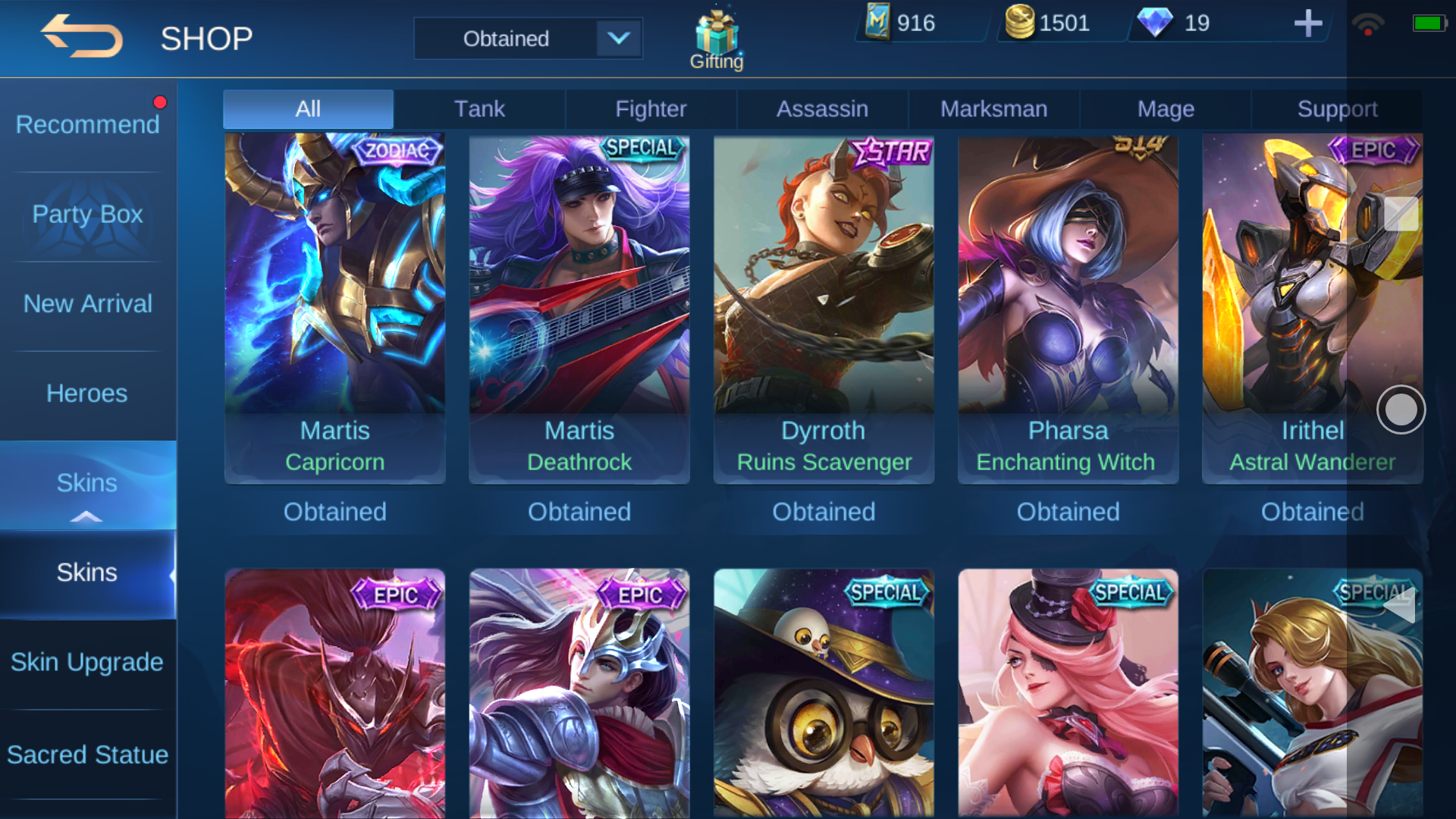This screenshot has width=1456, height=819.
Task: Switch to the All skins tab
Action: point(308,109)
